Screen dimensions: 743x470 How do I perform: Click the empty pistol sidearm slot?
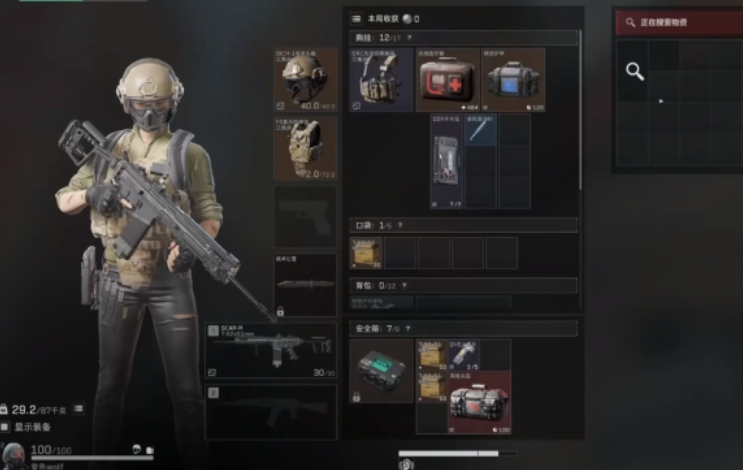point(305,216)
